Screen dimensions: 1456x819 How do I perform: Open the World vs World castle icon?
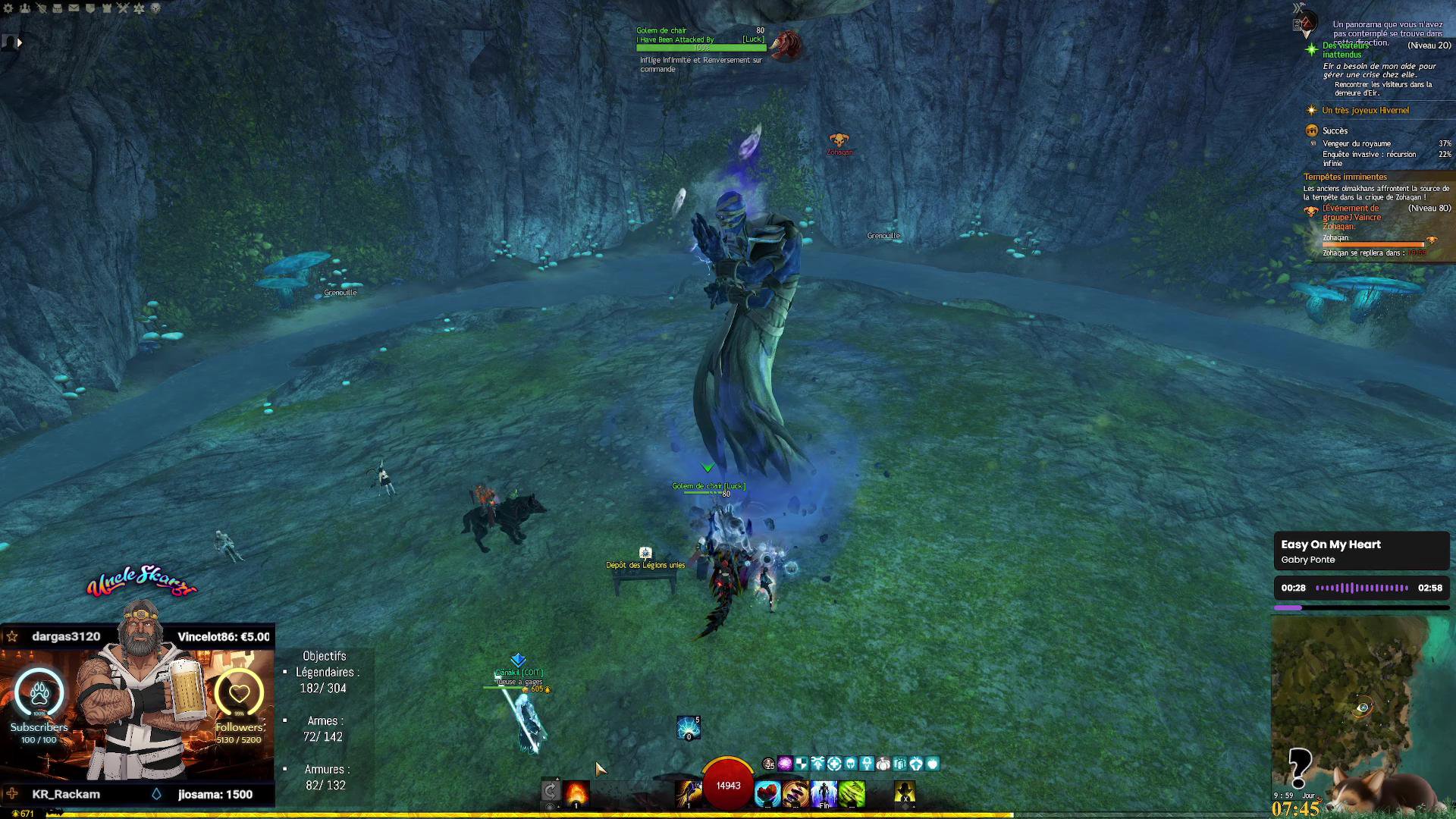106,8
